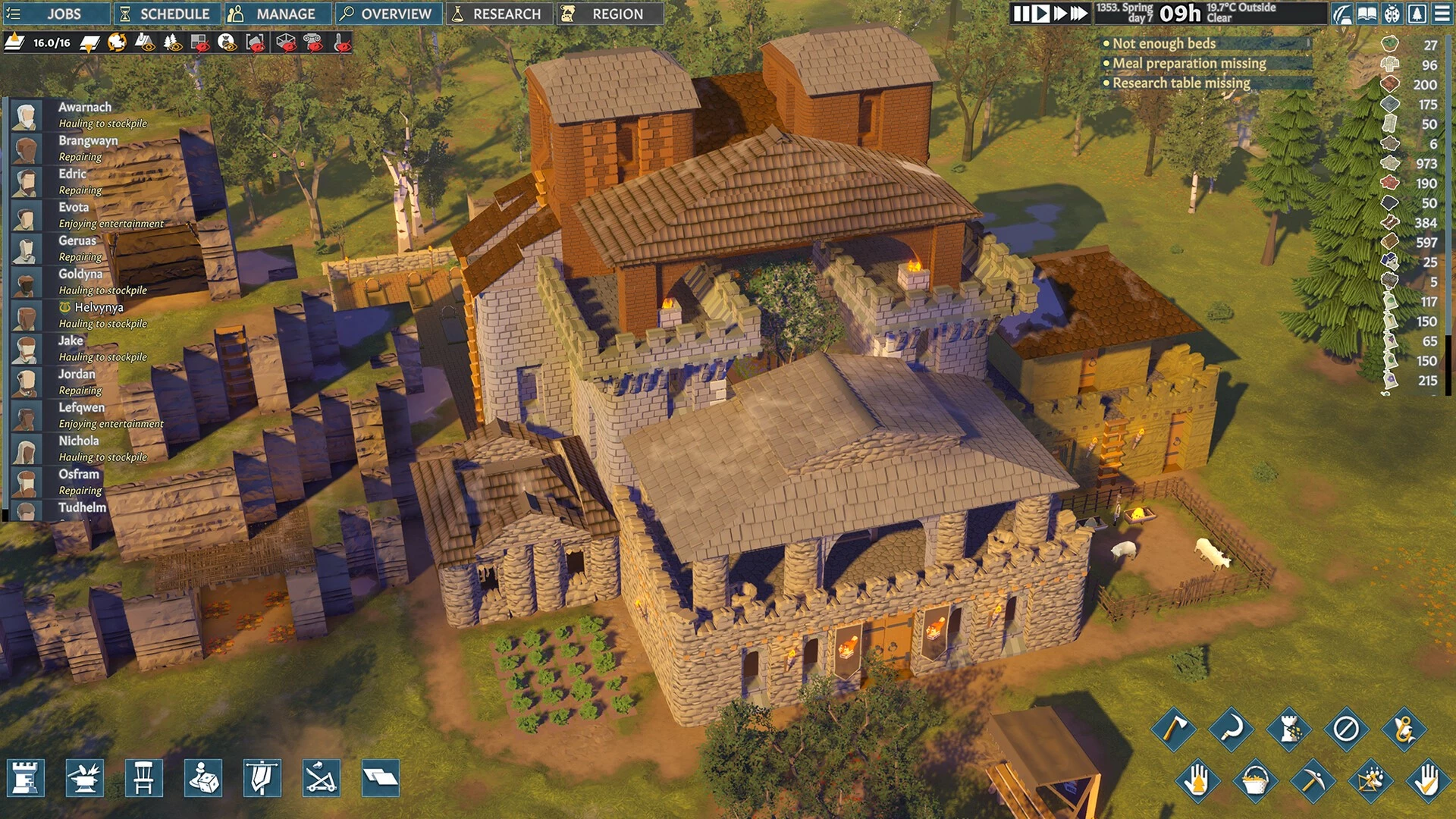This screenshot has height=819, width=1456.
Task: Open the book almanac icon
Action: click(1367, 14)
